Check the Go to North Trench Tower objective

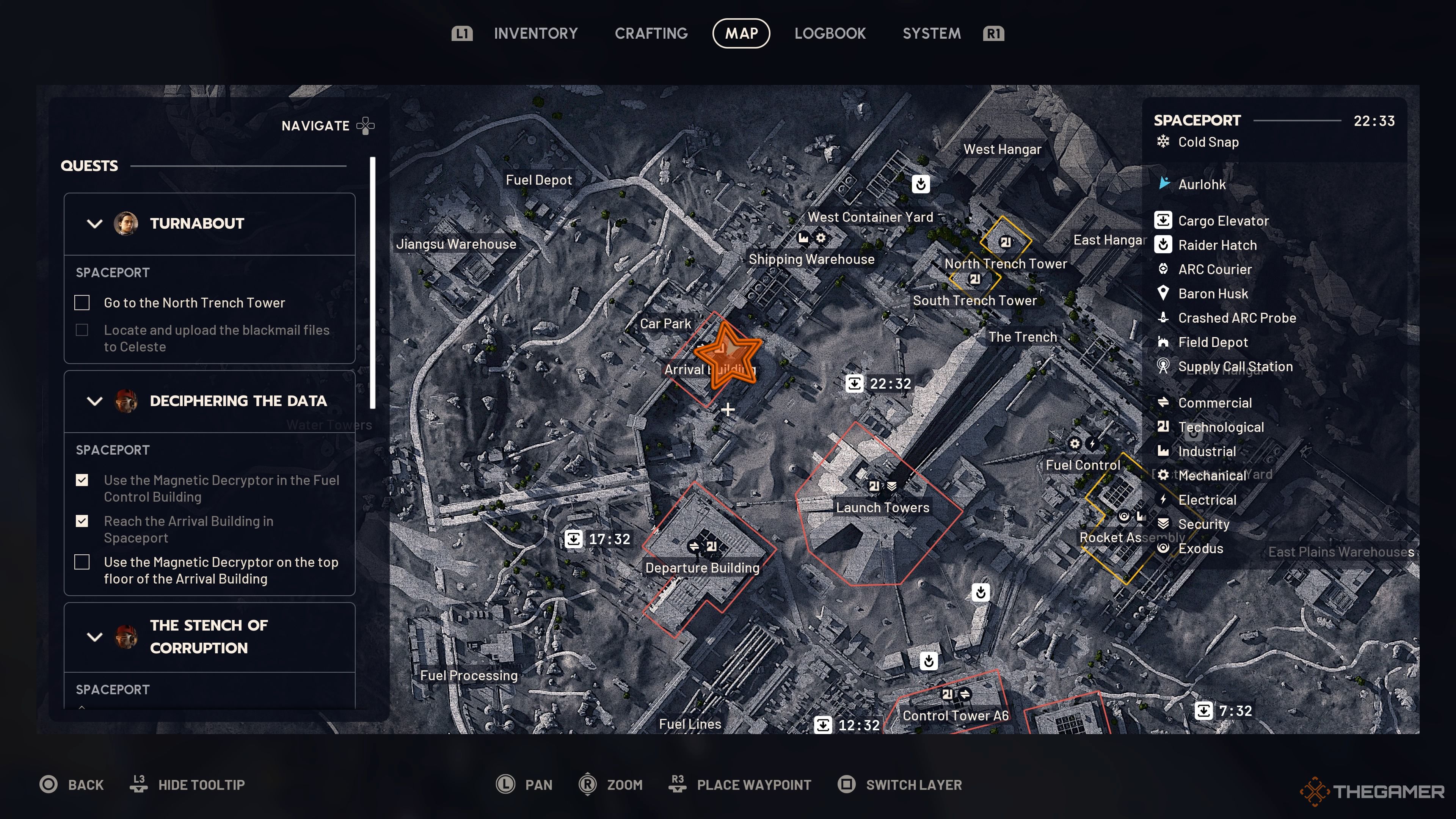coord(82,303)
